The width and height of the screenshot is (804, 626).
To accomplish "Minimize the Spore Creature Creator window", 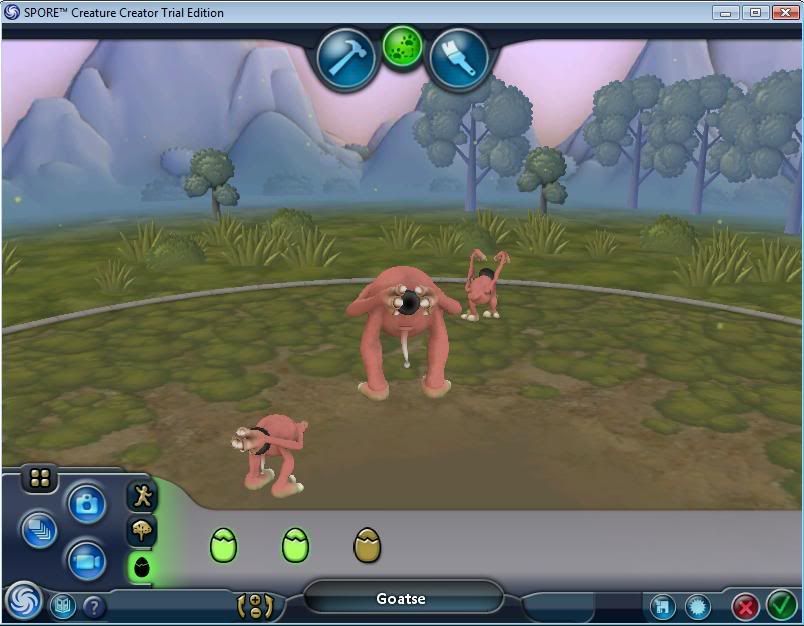I will pyautogui.click(x=727, y=12).
